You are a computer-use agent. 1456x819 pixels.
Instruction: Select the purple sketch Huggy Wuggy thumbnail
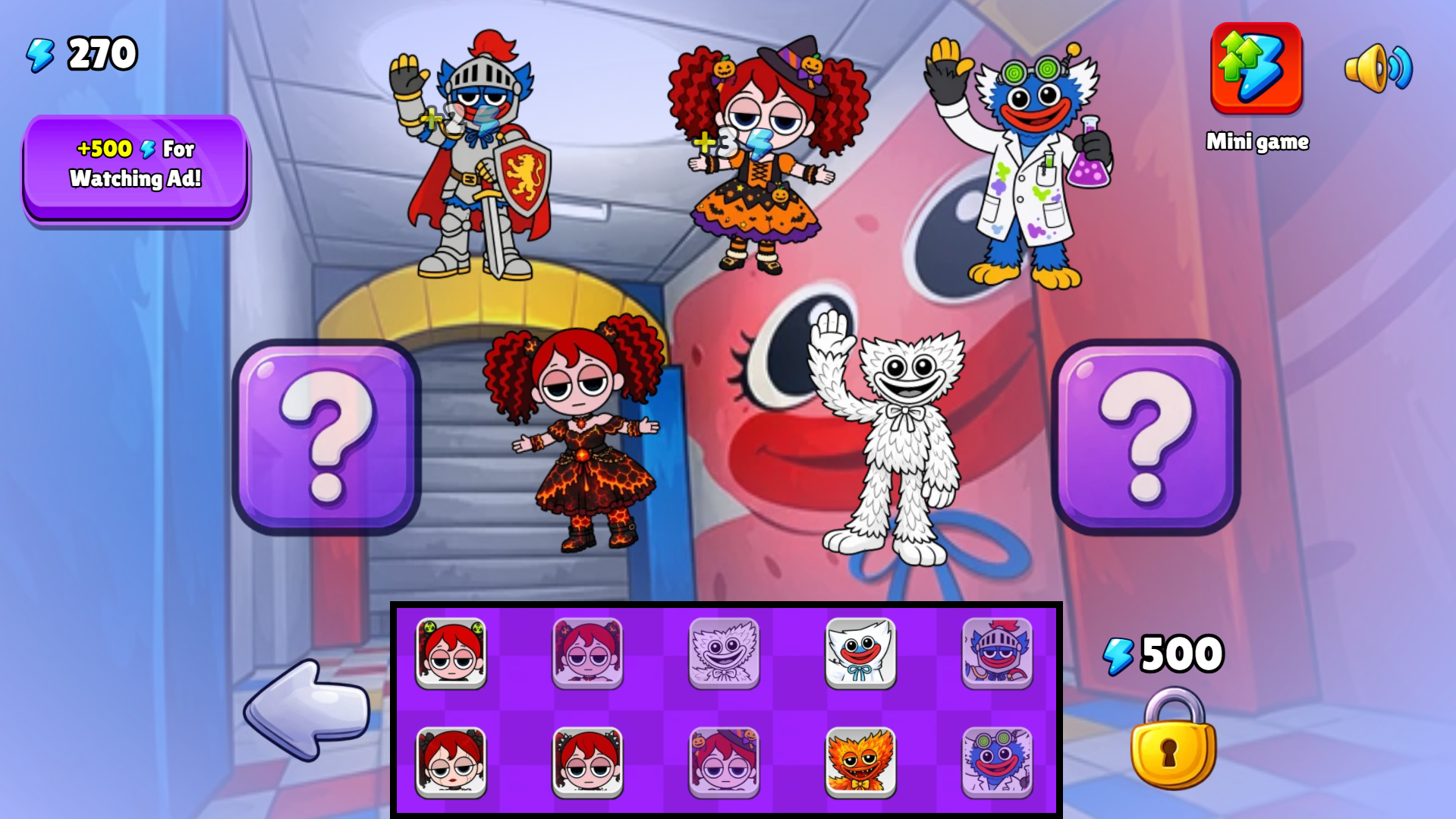tap(725, 654)
